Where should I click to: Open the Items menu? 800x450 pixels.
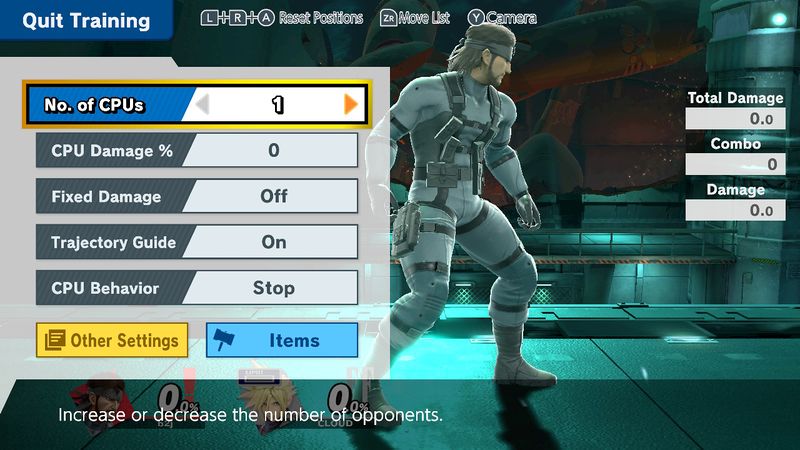(x=282, y=340)
